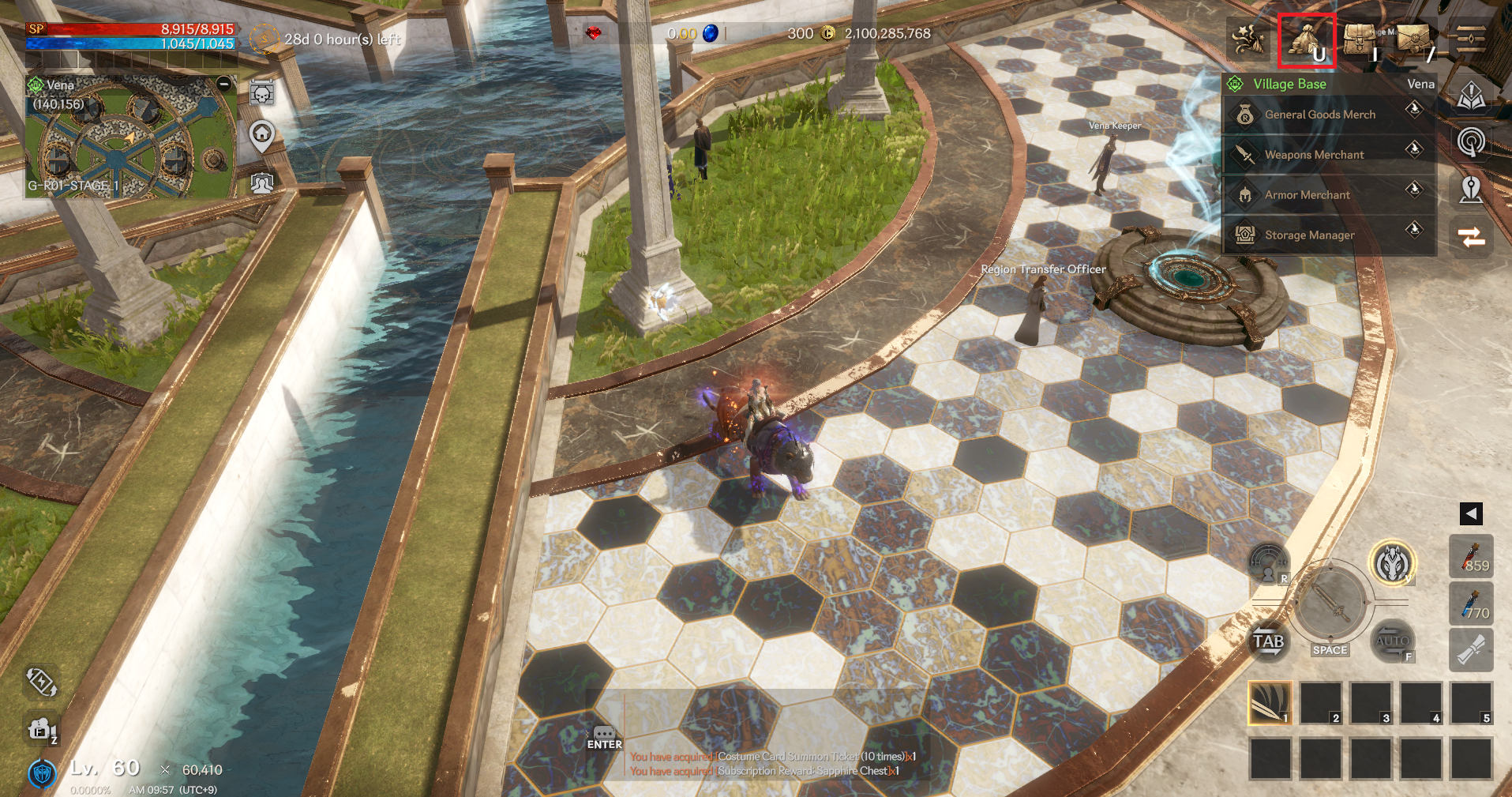The image size is (1512, 797).
Task: Use the red health potion slot
Action: point(1472,556)
